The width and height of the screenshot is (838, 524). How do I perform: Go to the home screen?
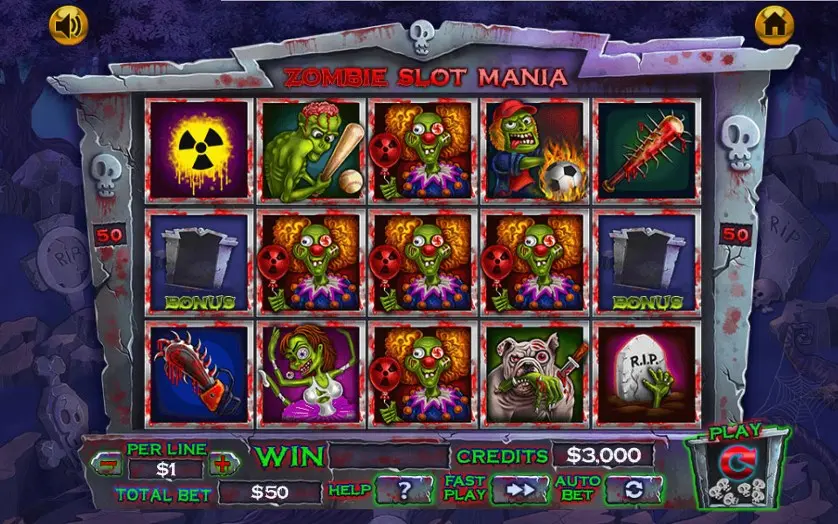point(773,24)
